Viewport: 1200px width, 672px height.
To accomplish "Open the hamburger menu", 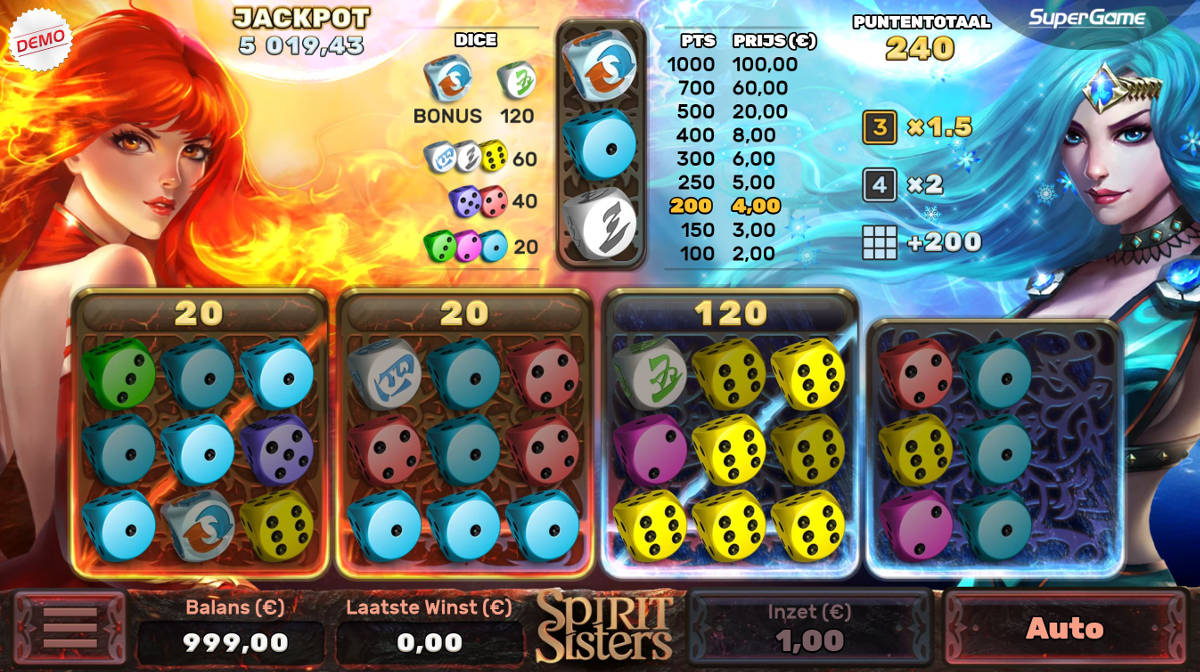I will pyautogui.click(x=69, y=629).
